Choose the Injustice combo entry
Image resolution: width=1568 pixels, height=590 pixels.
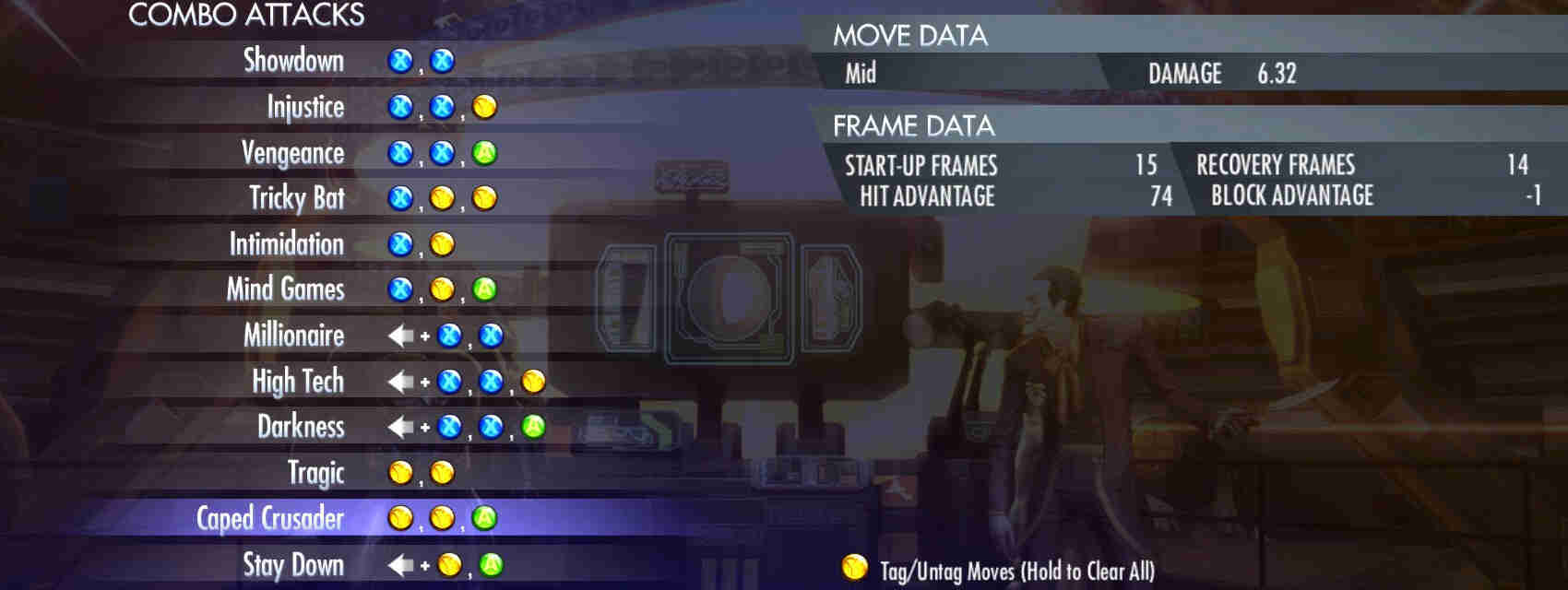coord(305,107)
